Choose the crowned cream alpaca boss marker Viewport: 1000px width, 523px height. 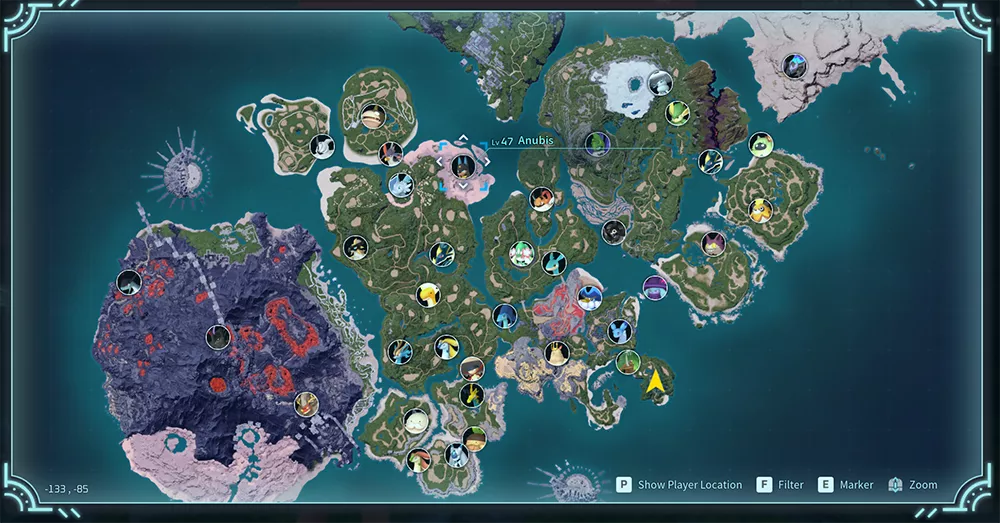(x=557, y=352)
